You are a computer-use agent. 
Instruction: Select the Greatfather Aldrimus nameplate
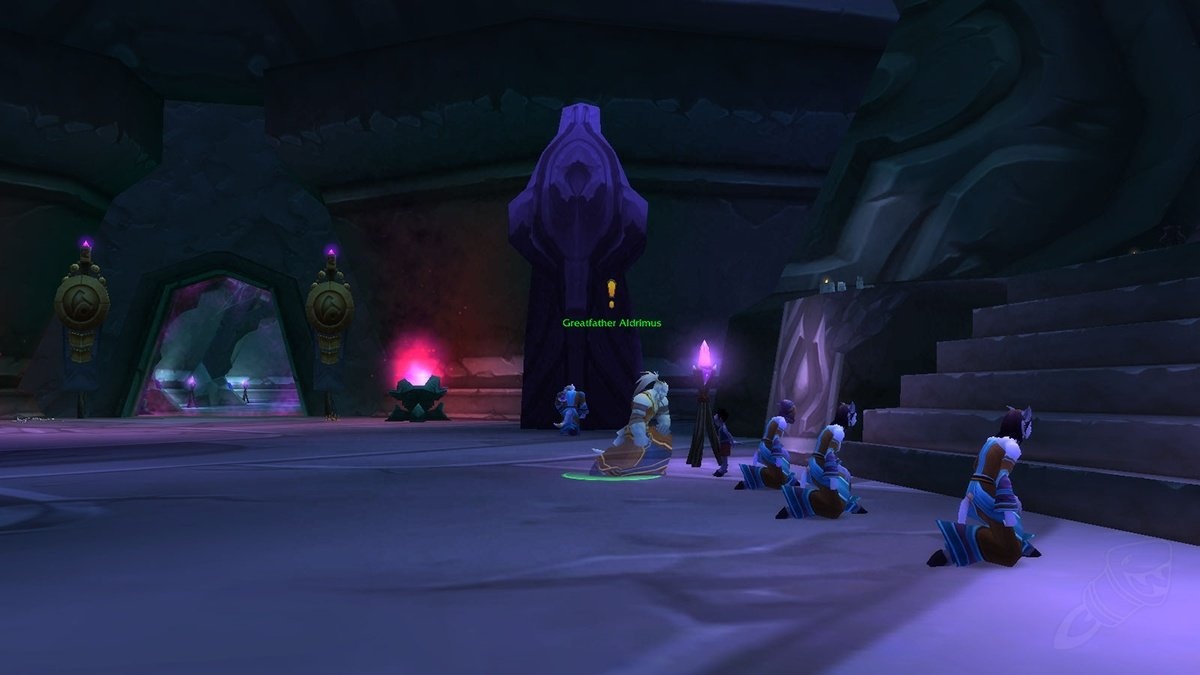(x=611, y=323)
